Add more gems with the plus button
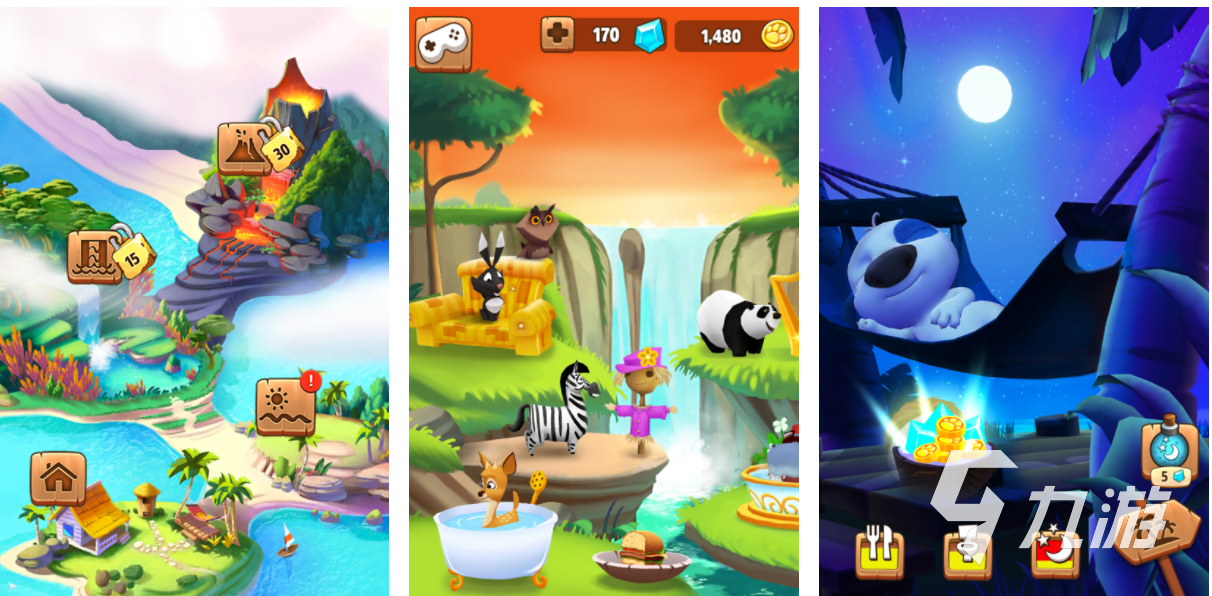The image size is (1212, 596). 557,35
